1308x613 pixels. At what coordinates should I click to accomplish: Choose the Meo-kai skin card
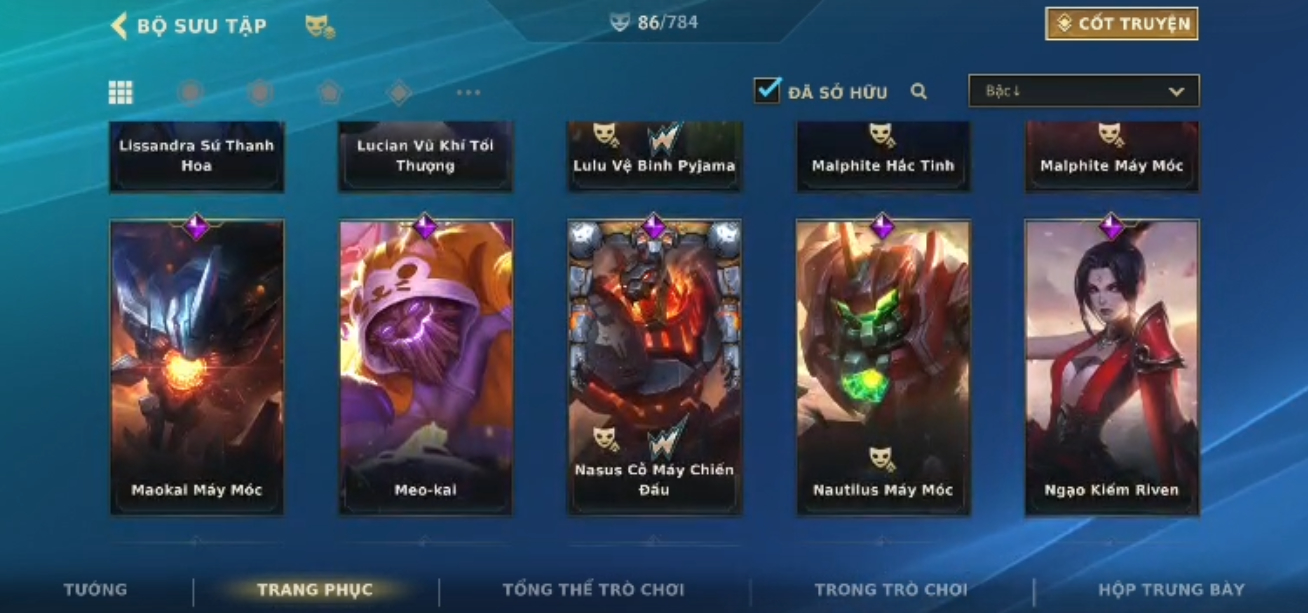426,367
